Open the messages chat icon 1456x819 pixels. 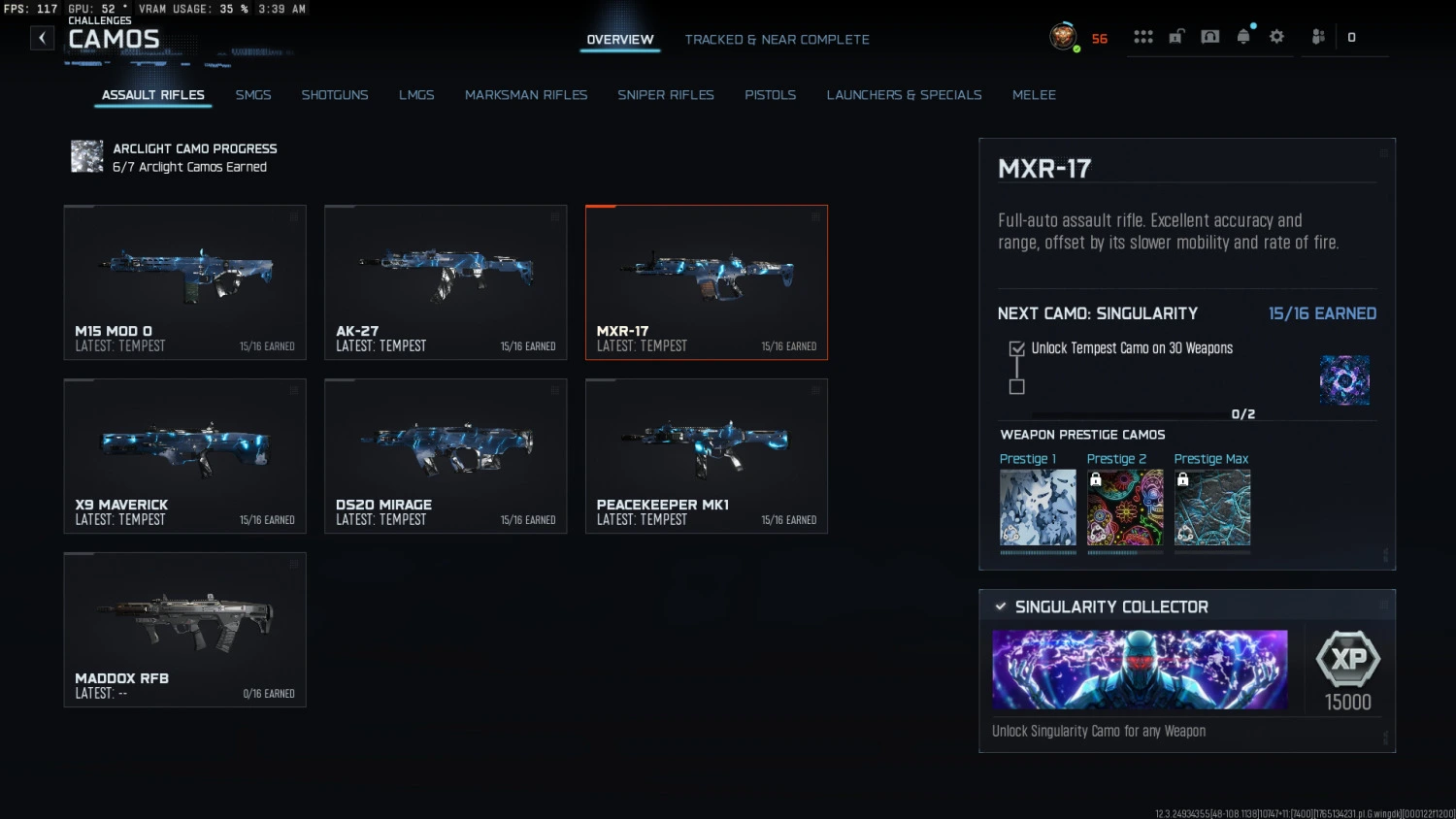1209,36
